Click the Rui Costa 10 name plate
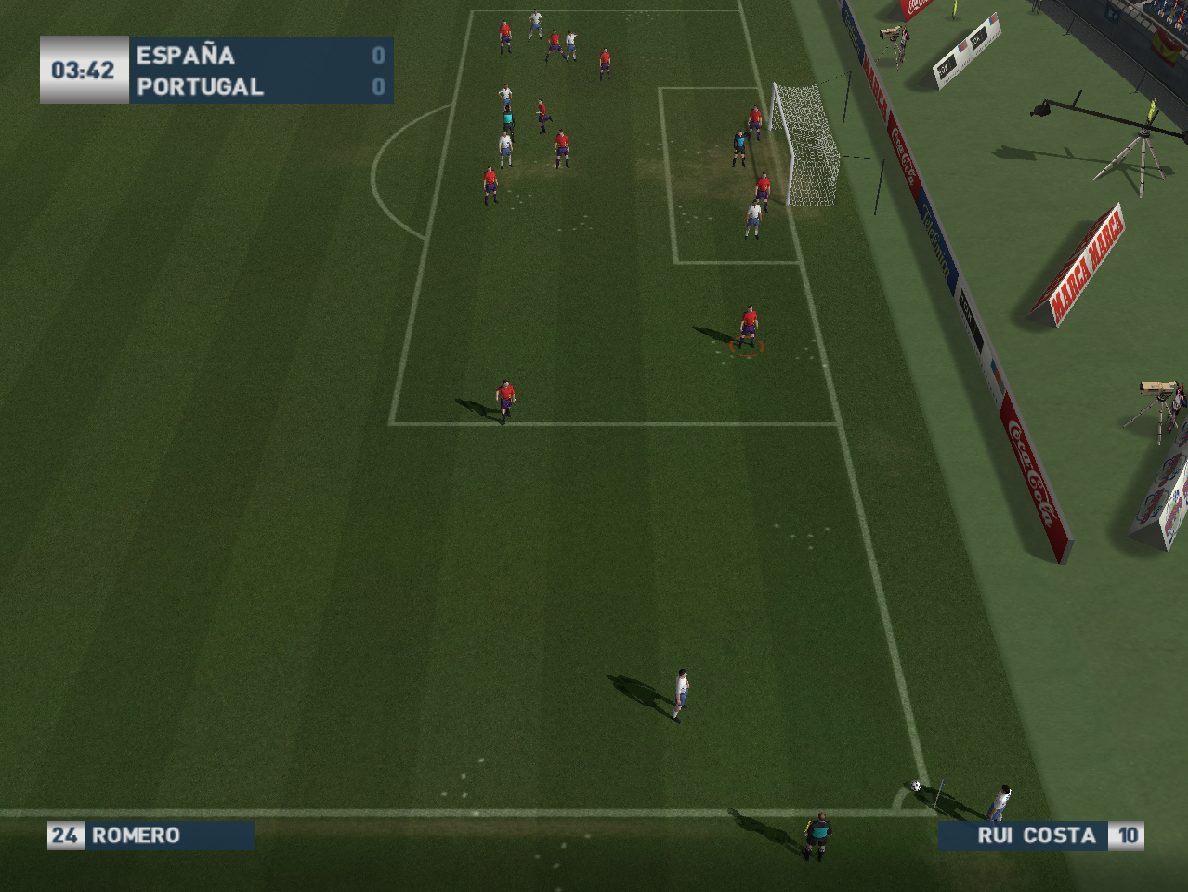Image resolution: width=1188 pixels, height=892 pixels. (x=1040, y=836)
